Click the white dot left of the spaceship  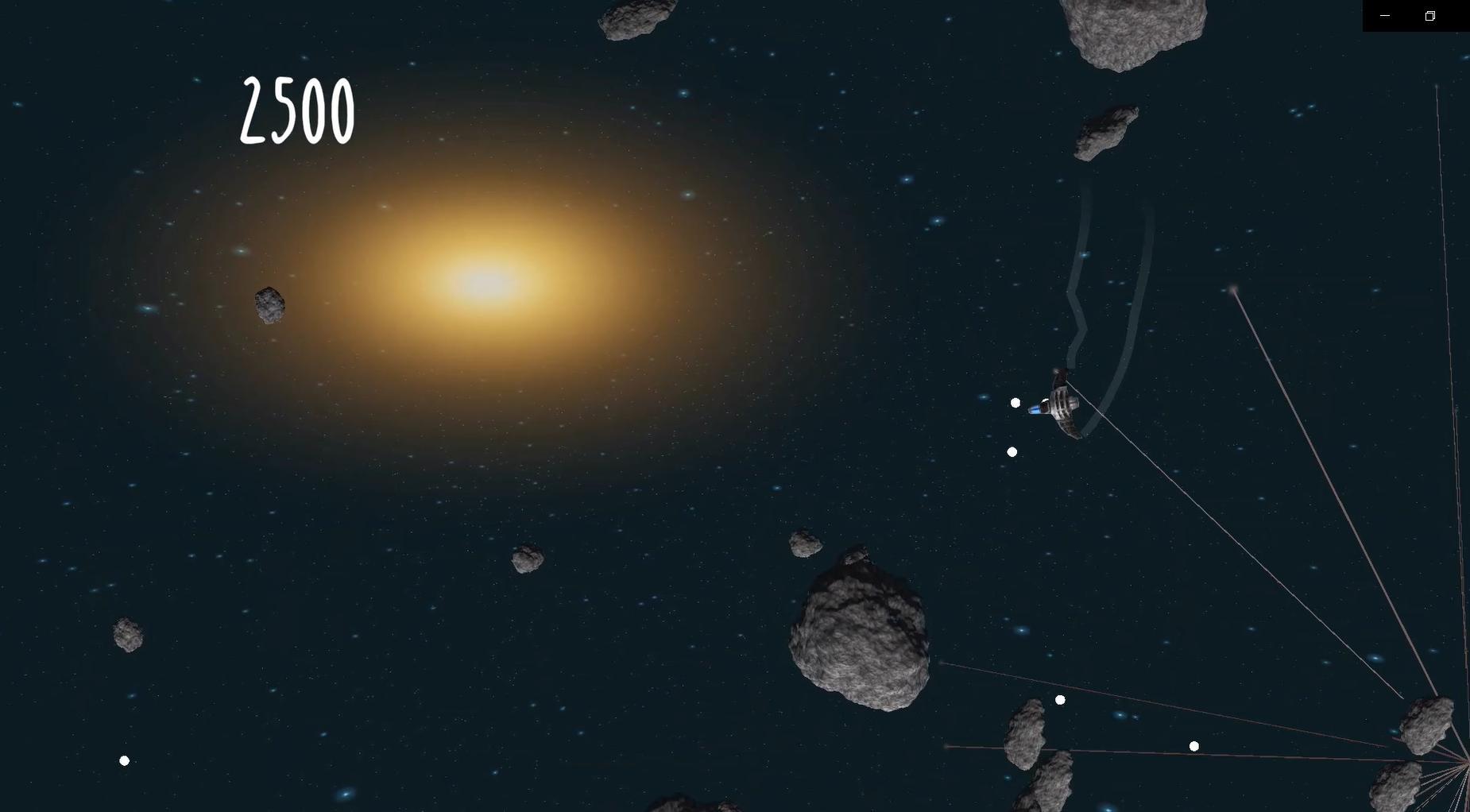tap(1015, 402)
